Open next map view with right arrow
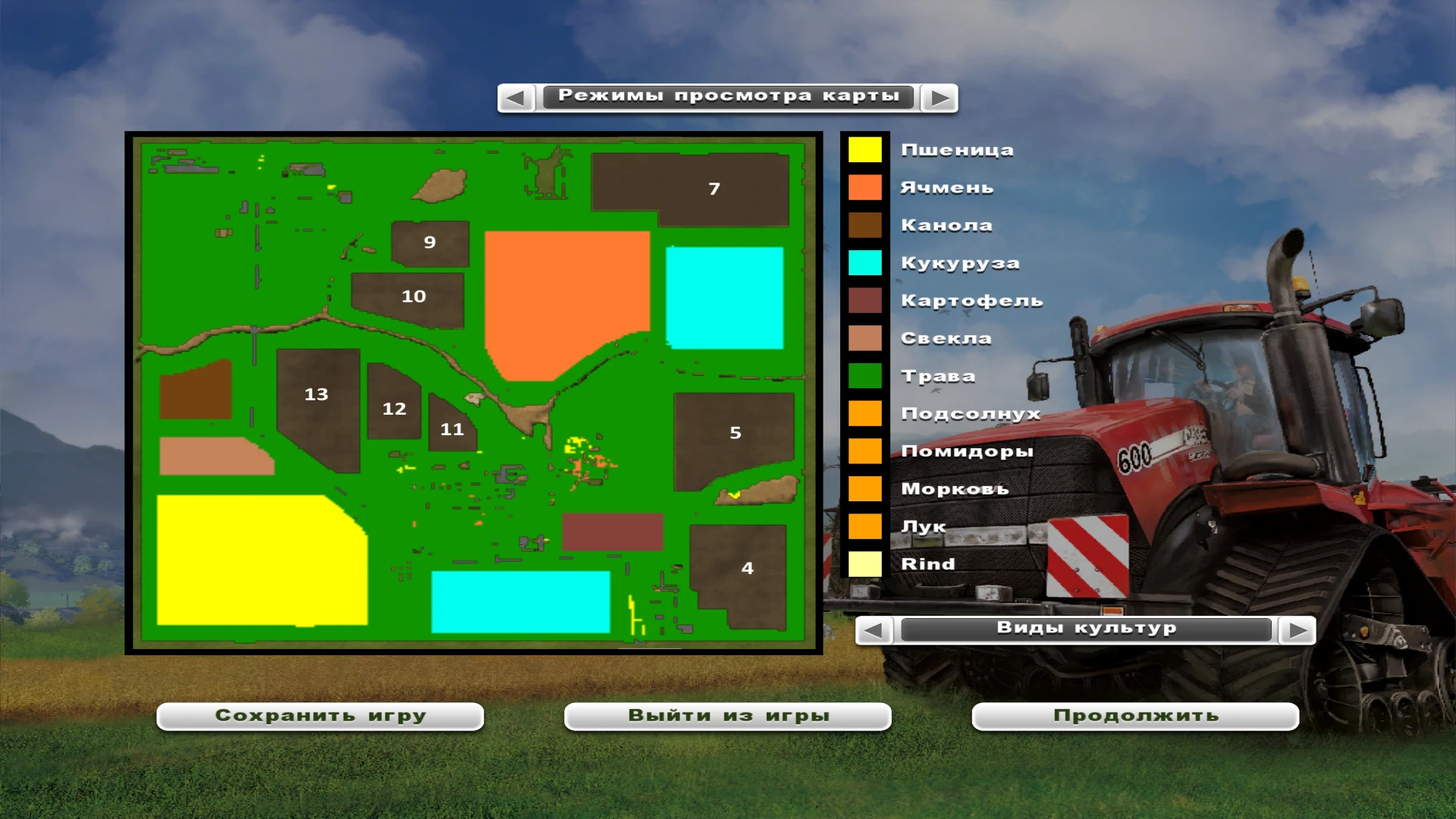The width and height of the screenshot is (1456, 819). (x=940, y=98)
